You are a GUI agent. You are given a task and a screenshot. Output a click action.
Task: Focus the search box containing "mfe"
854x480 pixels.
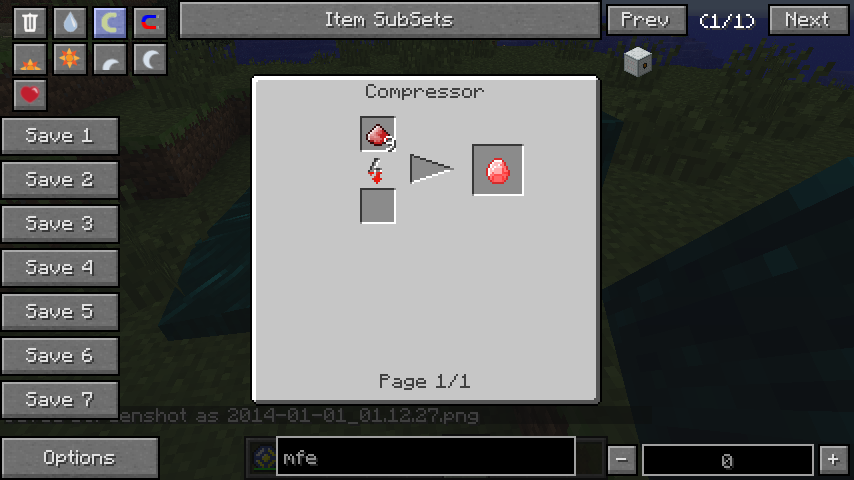pyautogui.click(x=425, y=459)
